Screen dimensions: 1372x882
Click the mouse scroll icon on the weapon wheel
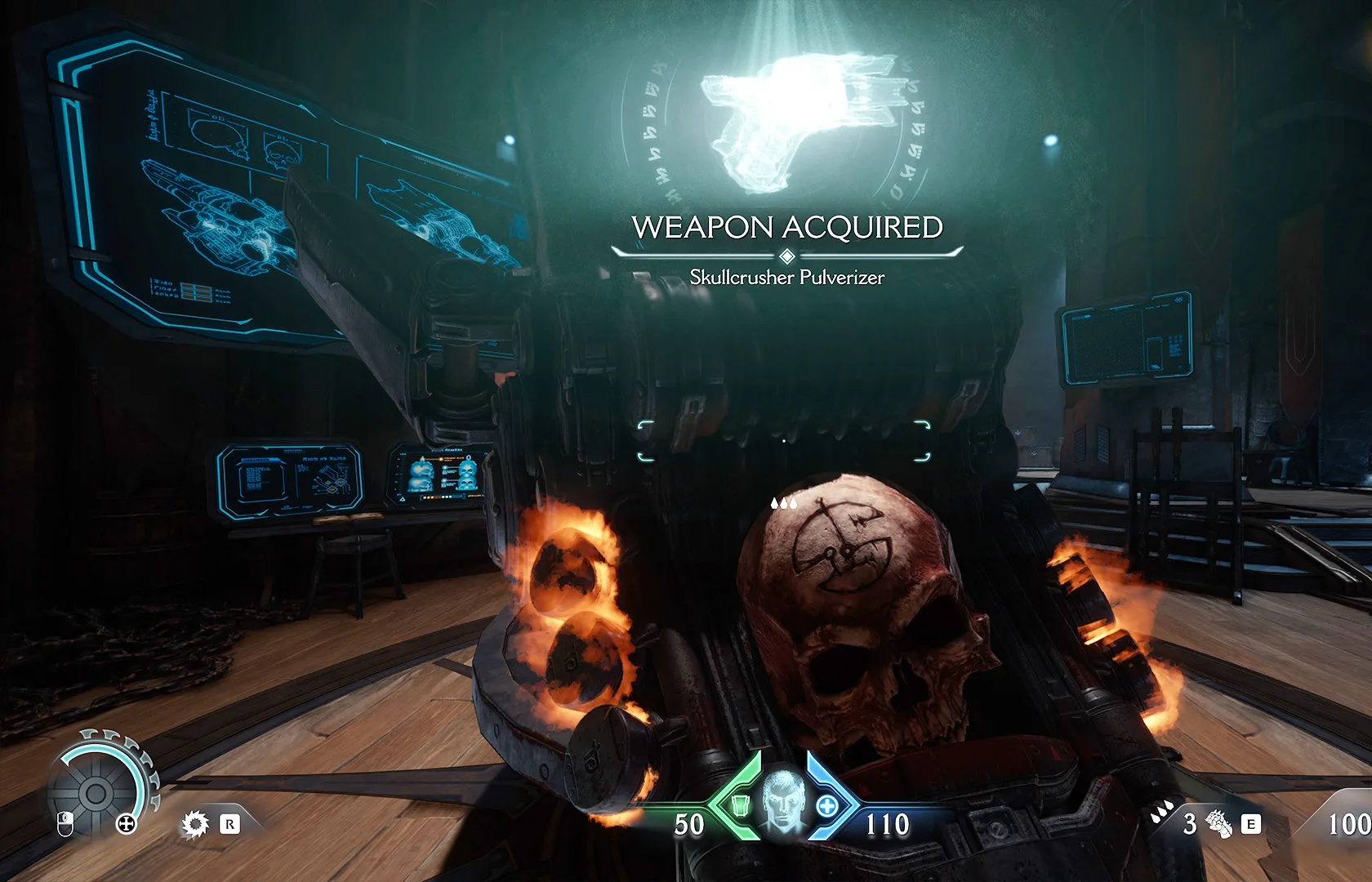[65, 824]
